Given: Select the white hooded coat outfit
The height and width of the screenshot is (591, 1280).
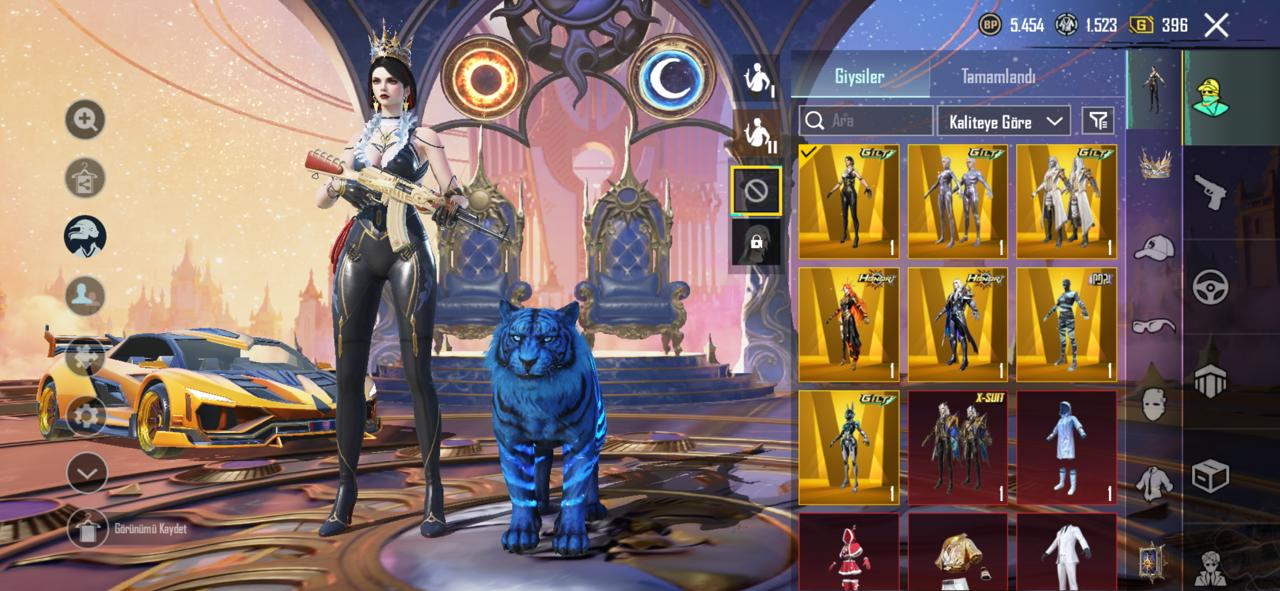Looking at the screenshot, I should click(1066, 447).
